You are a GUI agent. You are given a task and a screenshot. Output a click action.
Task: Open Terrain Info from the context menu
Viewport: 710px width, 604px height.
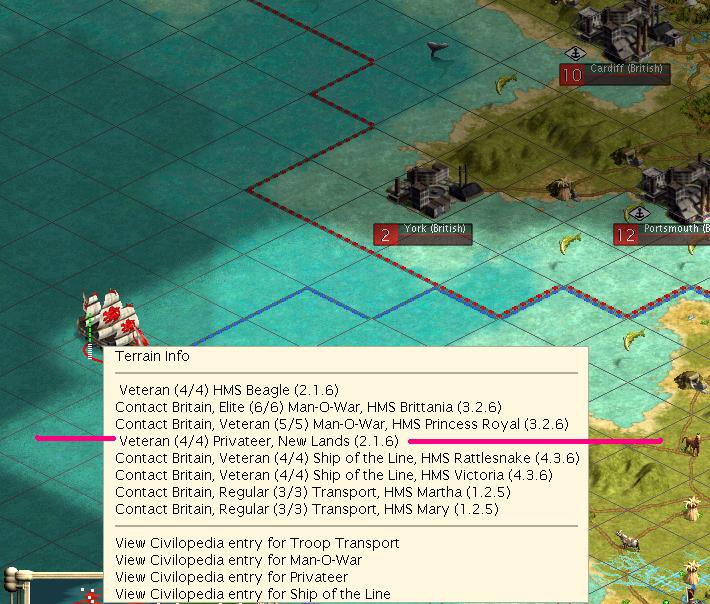click(152, 356)
